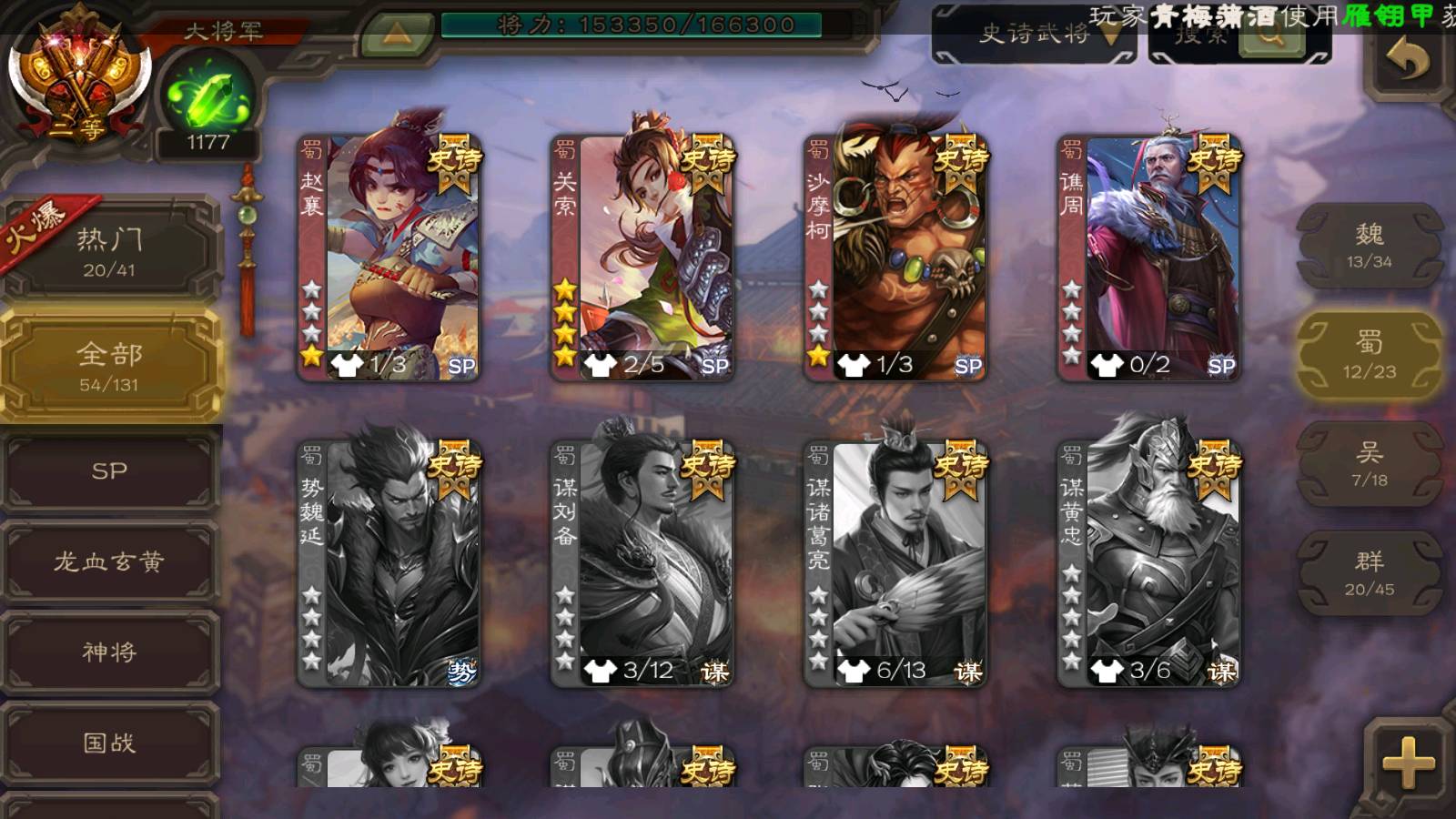Filter generals by 群 faction

tap(1369, 573)
